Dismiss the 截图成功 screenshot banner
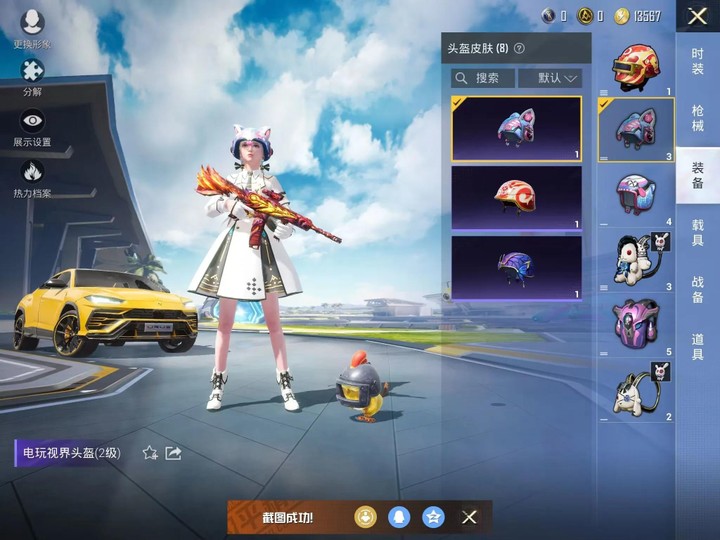Viewport: 720px width, 540px height. coord(469,517)
